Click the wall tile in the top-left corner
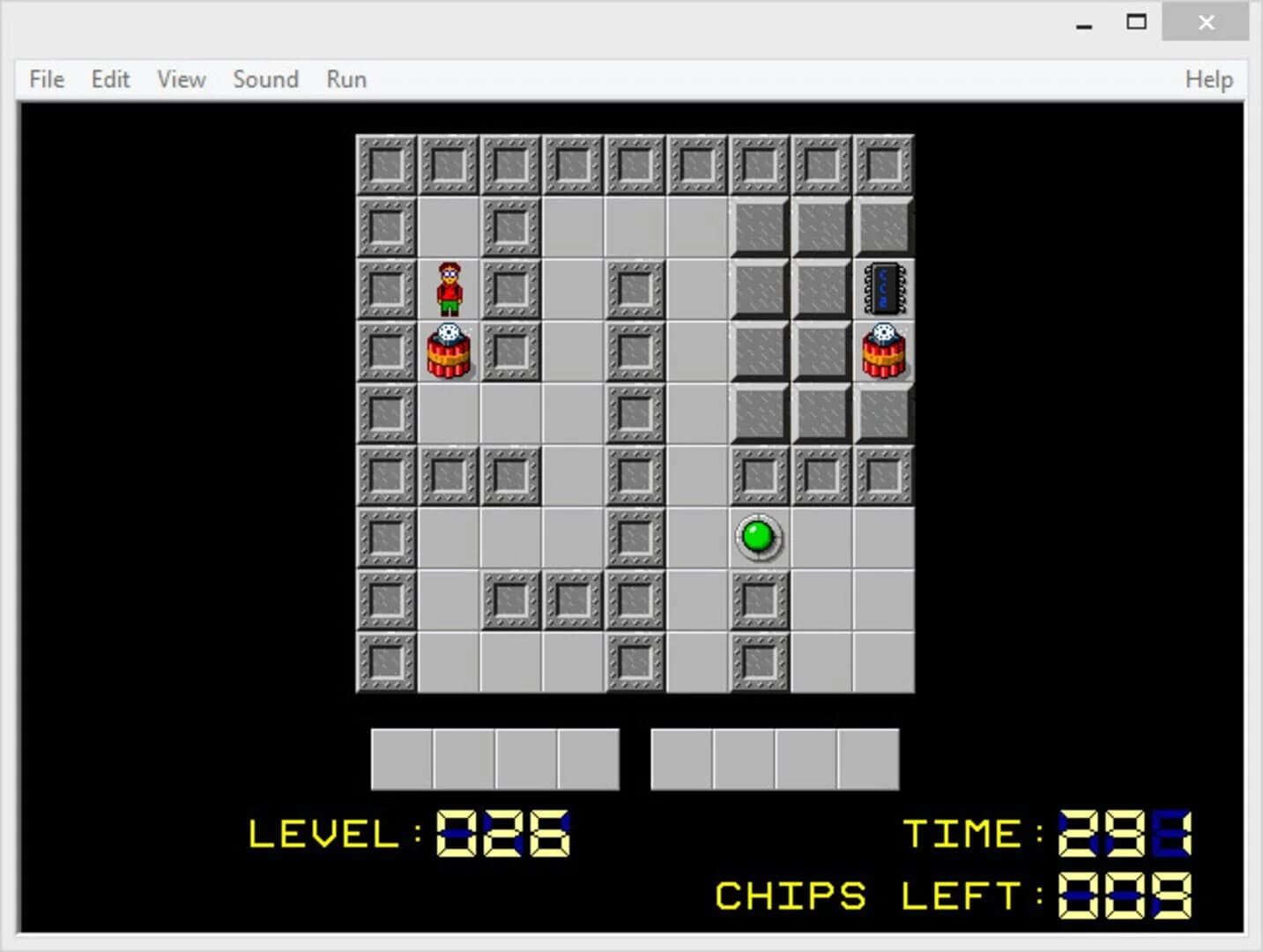The image size is (1263, 952). click(x=385, y=163)
